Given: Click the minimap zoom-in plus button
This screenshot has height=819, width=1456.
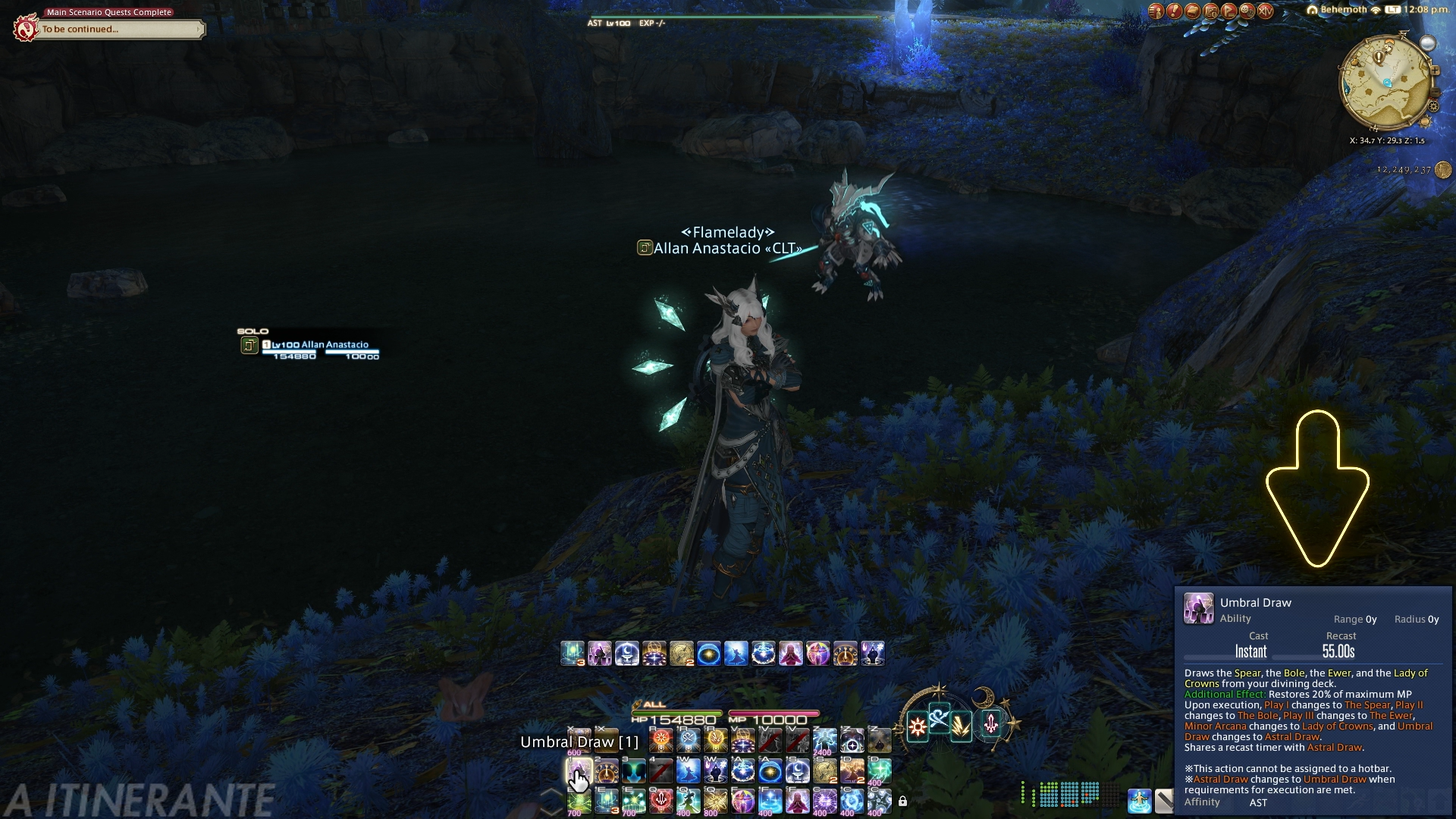Looking at the screenshot, I should [x=1435, y=71].
